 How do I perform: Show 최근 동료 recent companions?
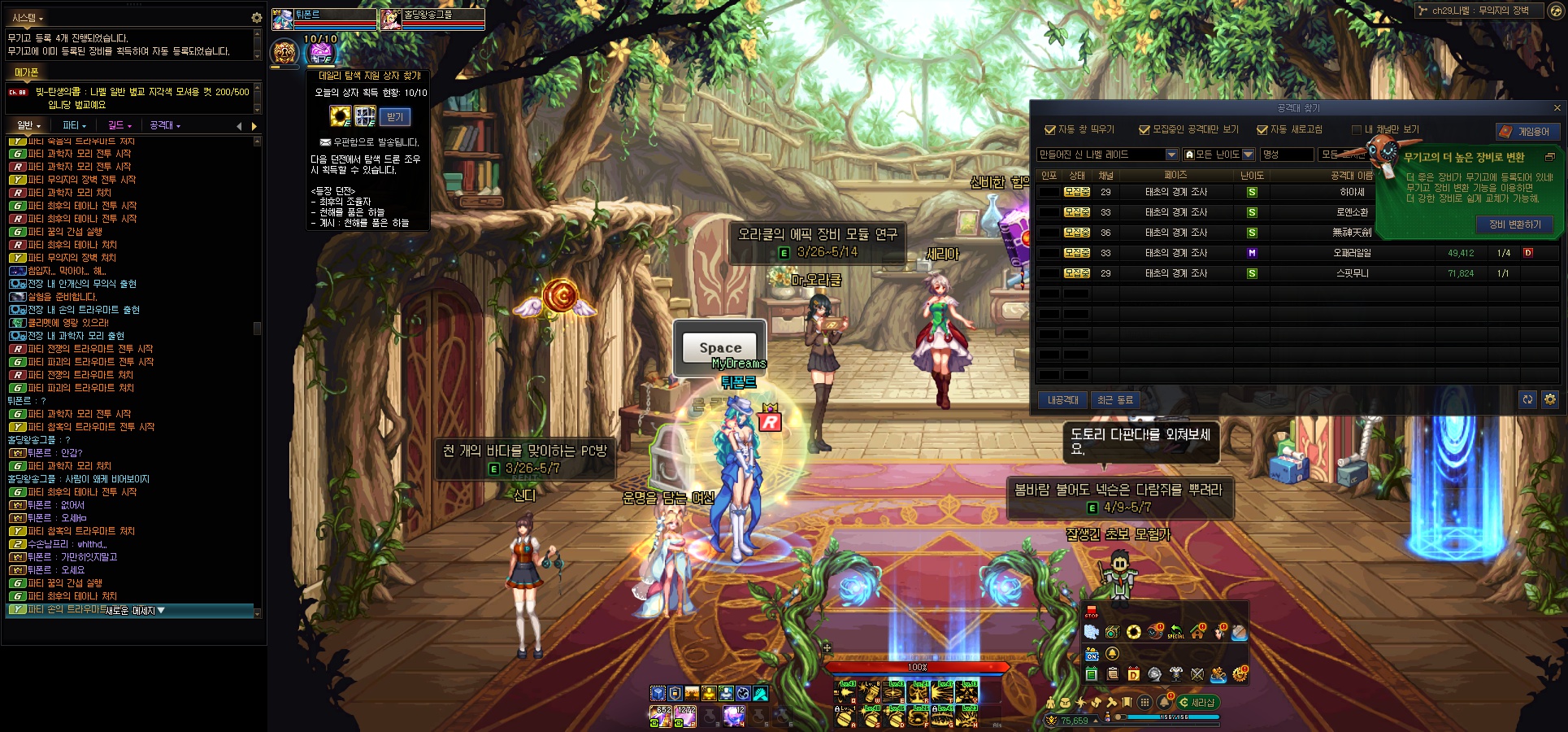tap(1114, 400)
